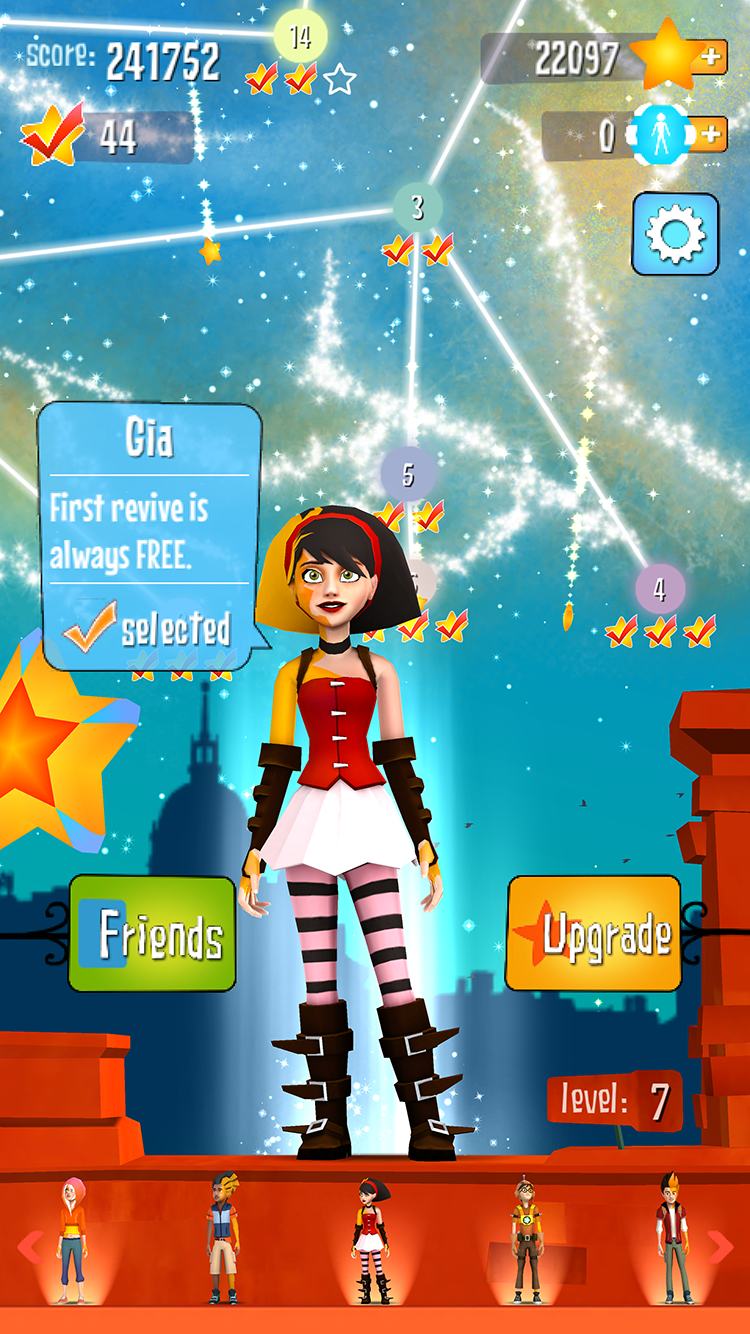Choose the spiky red-haired boy character
This screenshot has width=750, height=1334.
[672, 1240]
